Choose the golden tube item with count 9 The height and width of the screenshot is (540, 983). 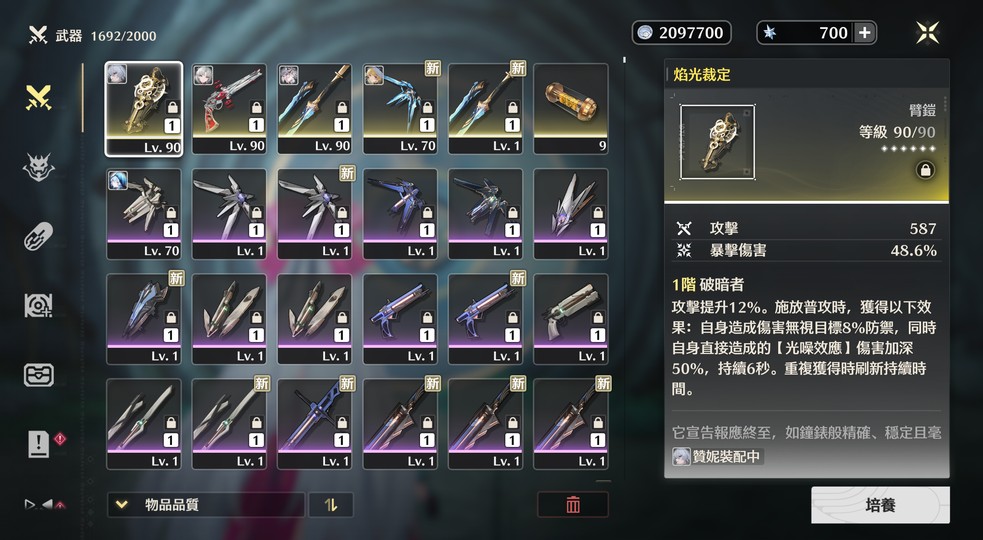point(571,109)
